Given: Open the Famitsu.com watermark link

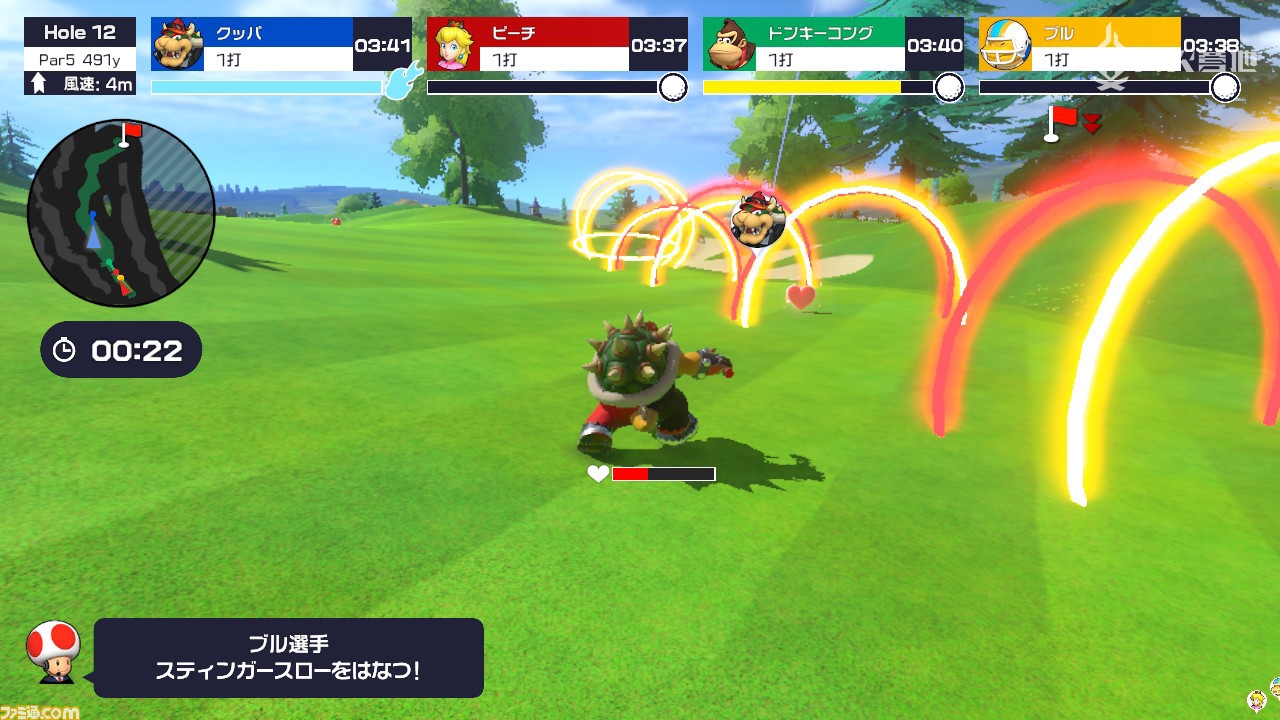Looking at the screenshot, I should point(40,712).
